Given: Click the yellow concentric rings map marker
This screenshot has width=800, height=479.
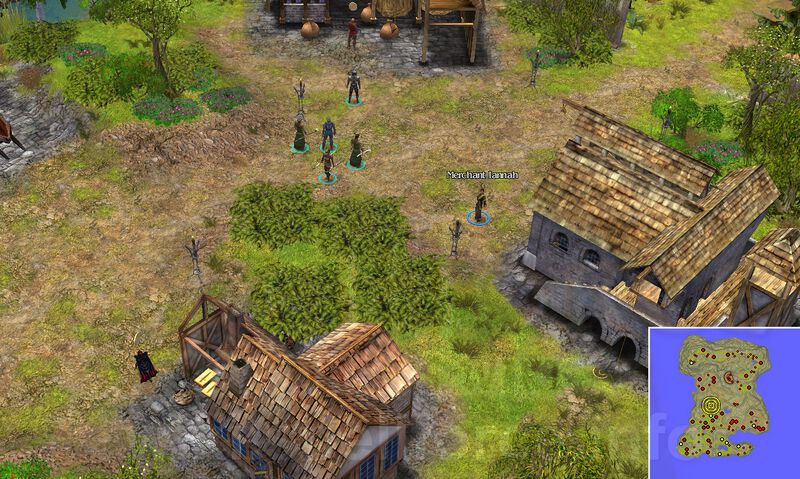Looking at the screenshot, I should coord(712,405).
